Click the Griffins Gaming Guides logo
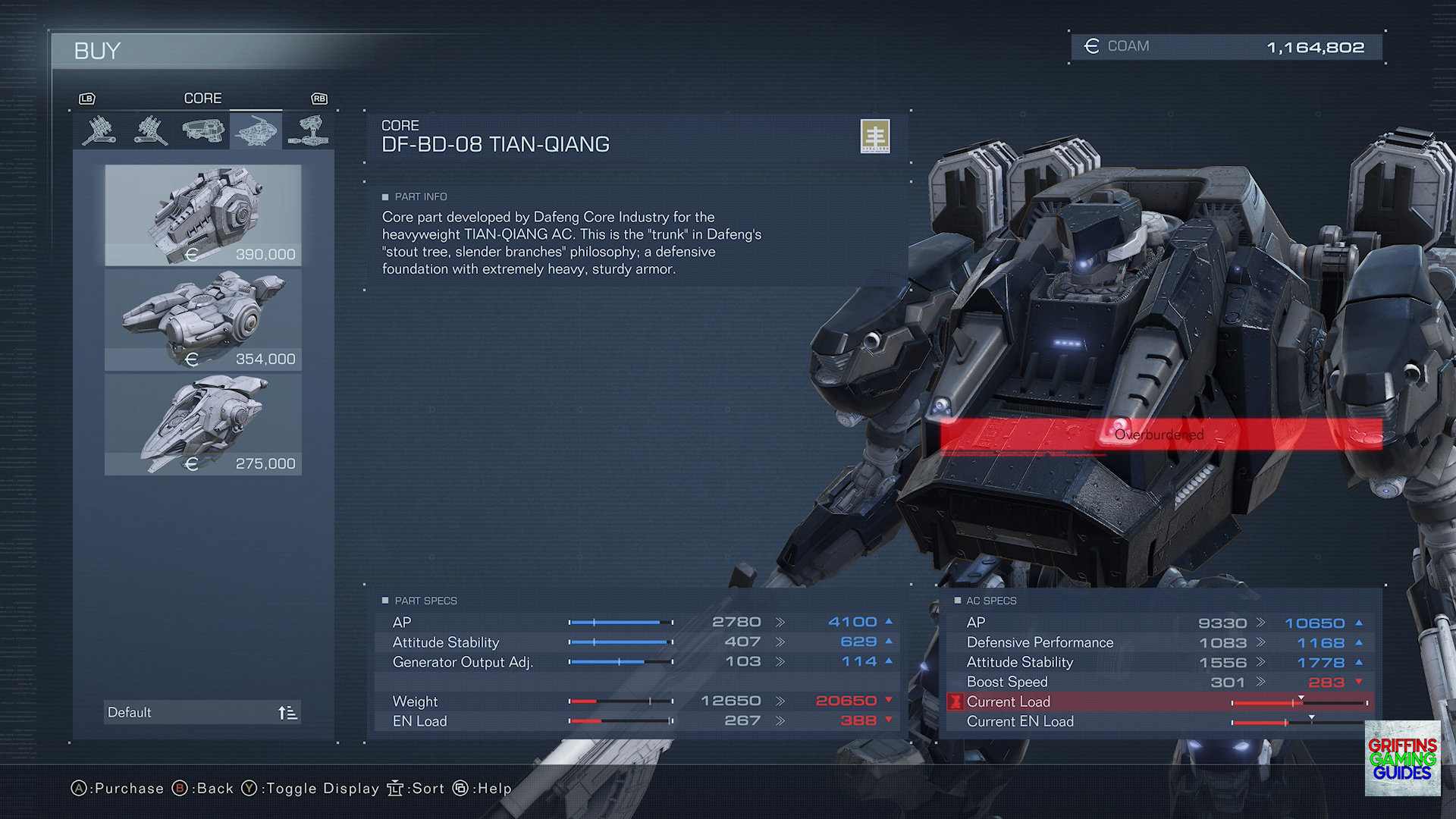The width and height of the screenshot is (1456, 819). point(1402,758)
